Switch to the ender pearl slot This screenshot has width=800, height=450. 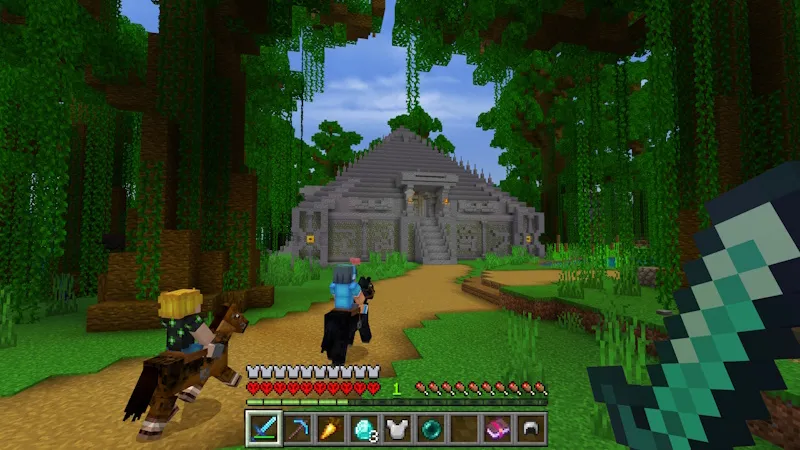coord(430,428)
